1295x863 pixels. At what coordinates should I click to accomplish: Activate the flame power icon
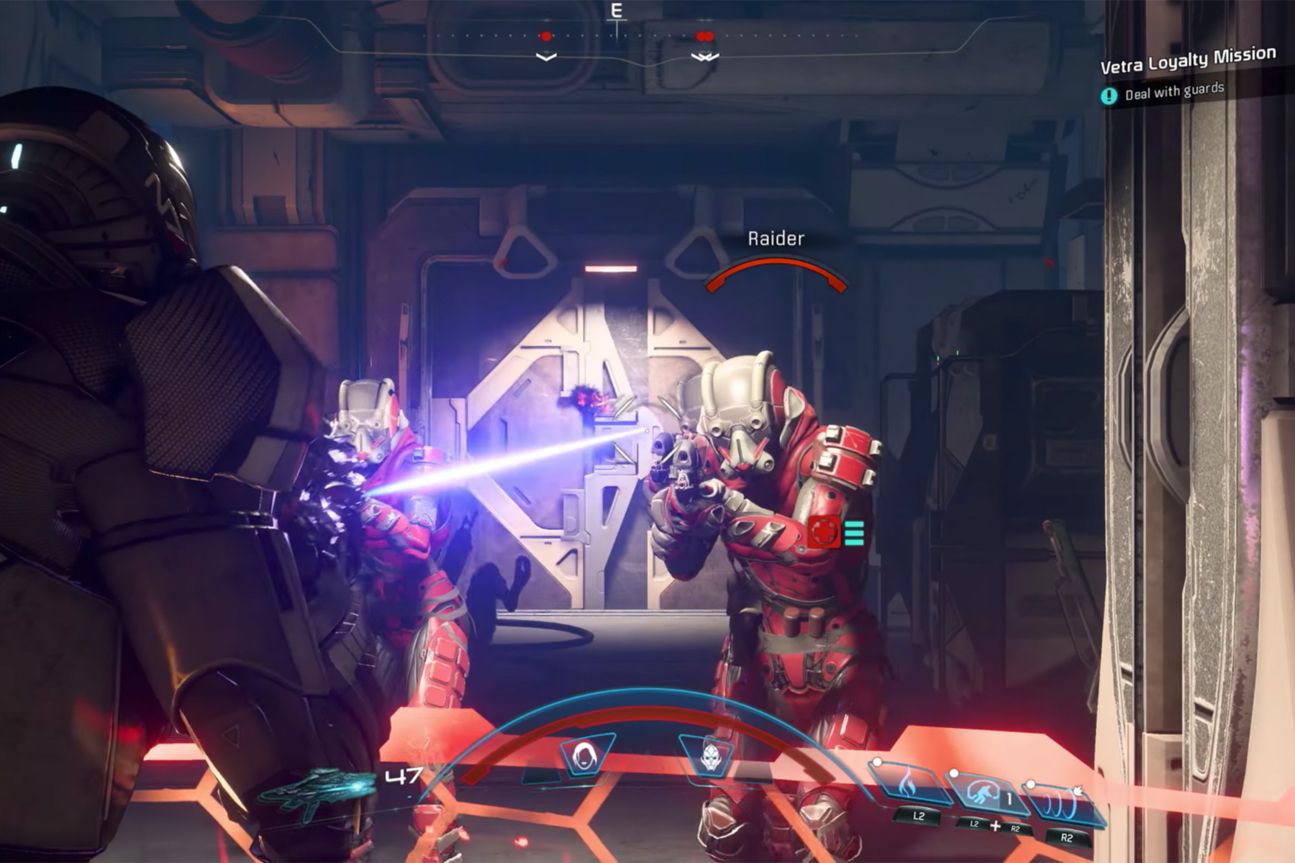coord(910,784)
